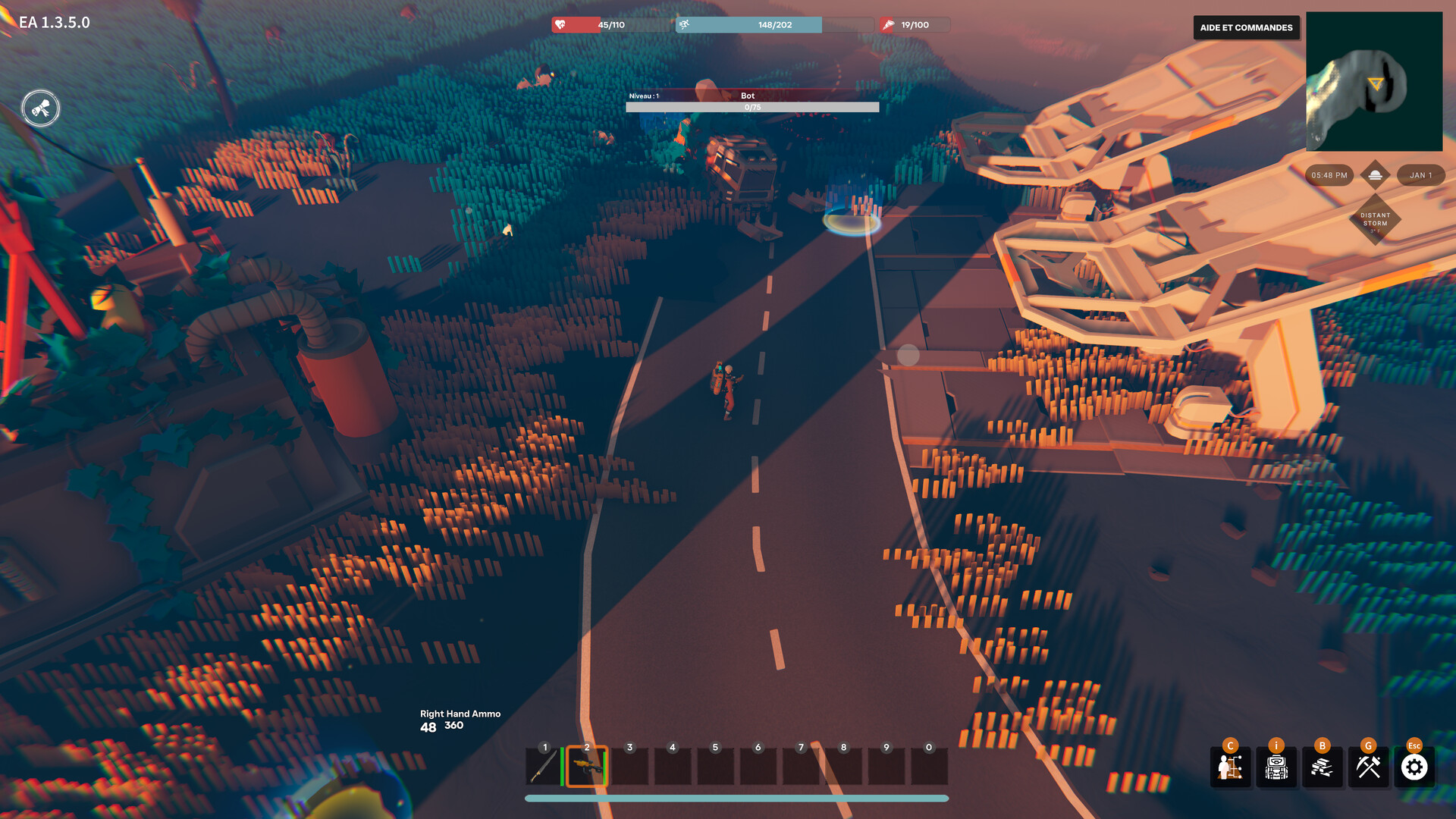Click the ammo icon near 19/100
1456x819 pixels.
pyautogui.click(x=887, y=24)
